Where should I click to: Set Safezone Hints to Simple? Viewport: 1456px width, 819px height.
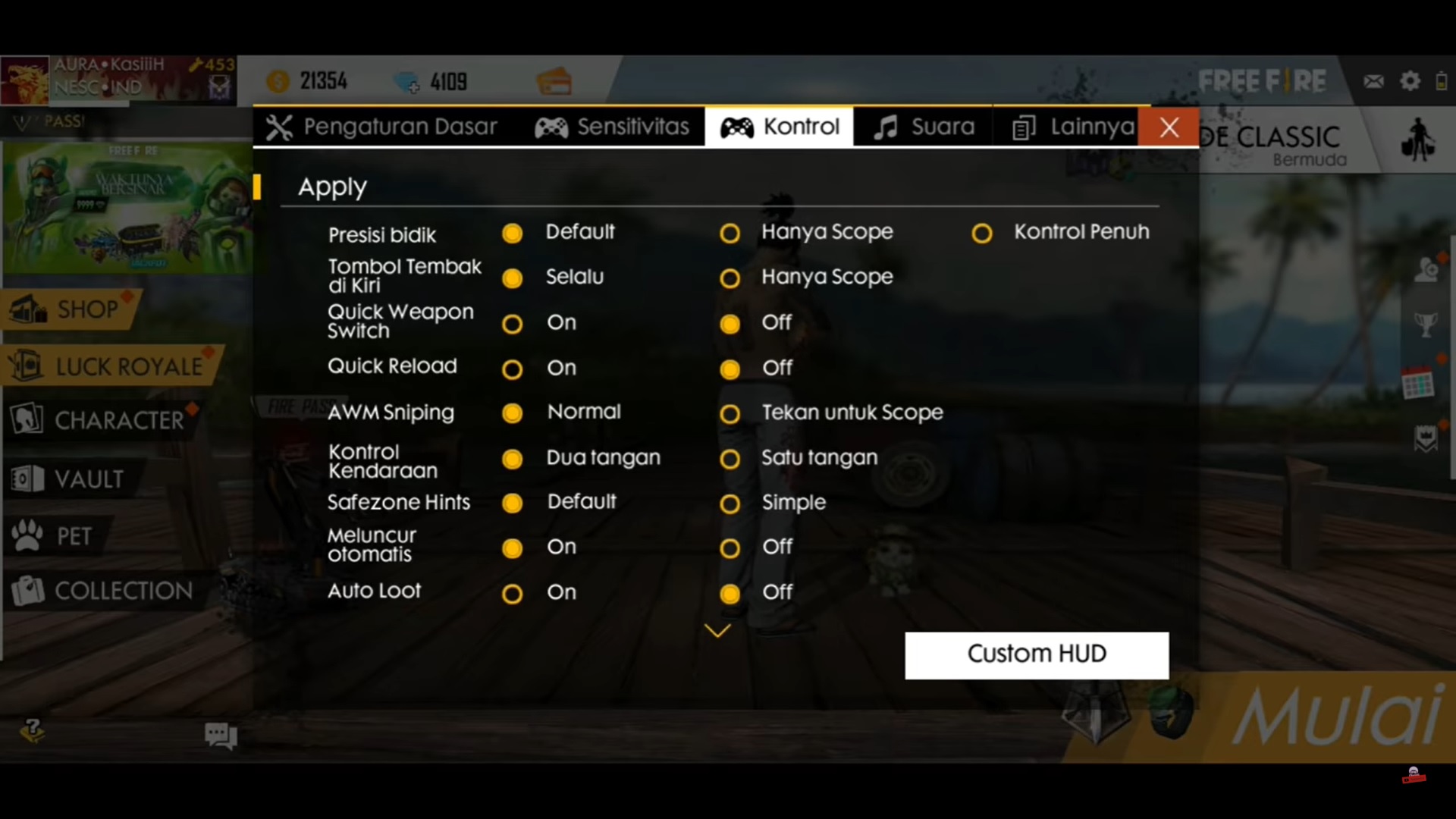click(730, 504)
